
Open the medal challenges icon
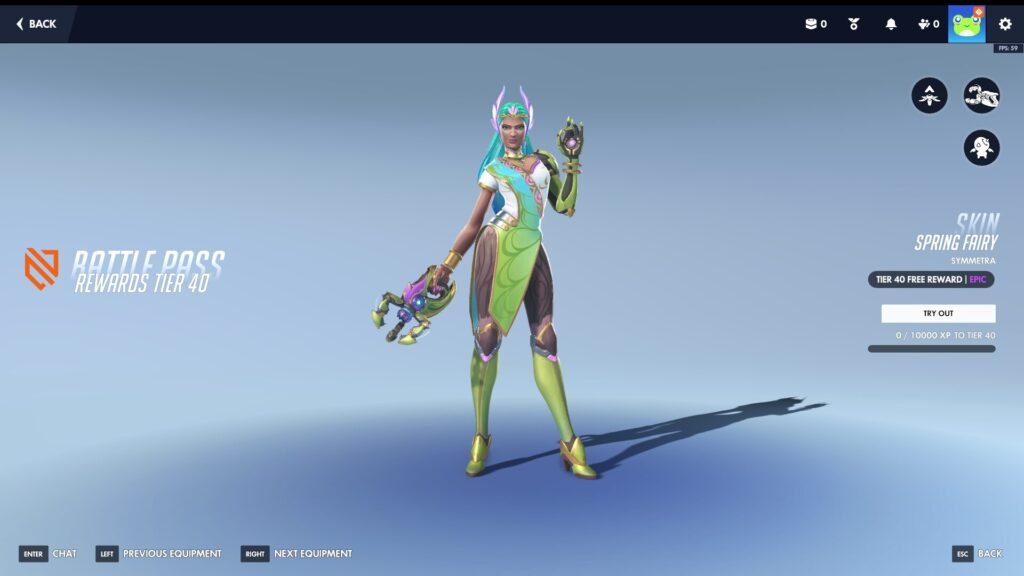[854, 24]
